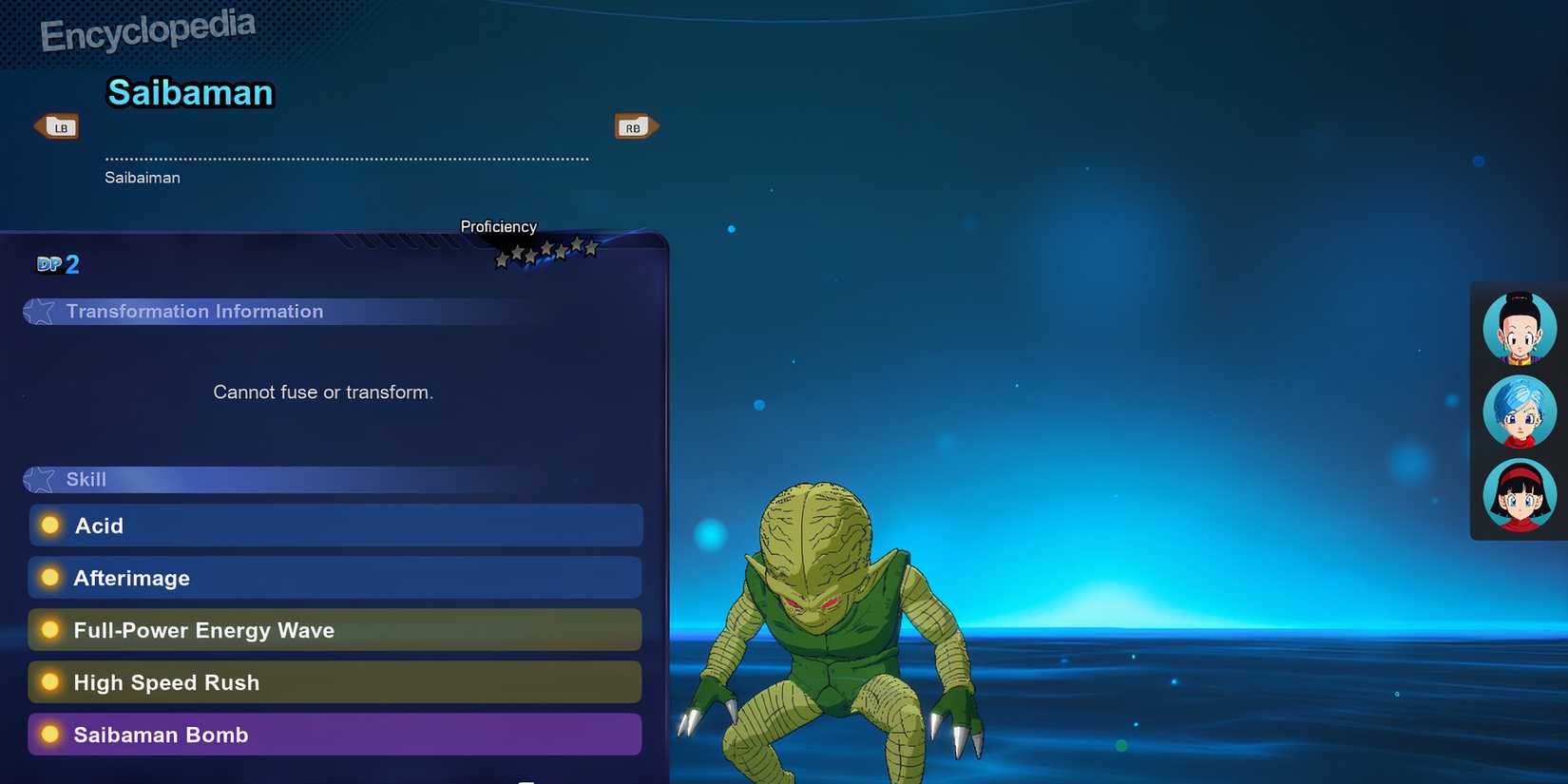This screenshot has height=784, width=1568.
Task: Click the star on Transformation Information header
Action: click(40, 311)
